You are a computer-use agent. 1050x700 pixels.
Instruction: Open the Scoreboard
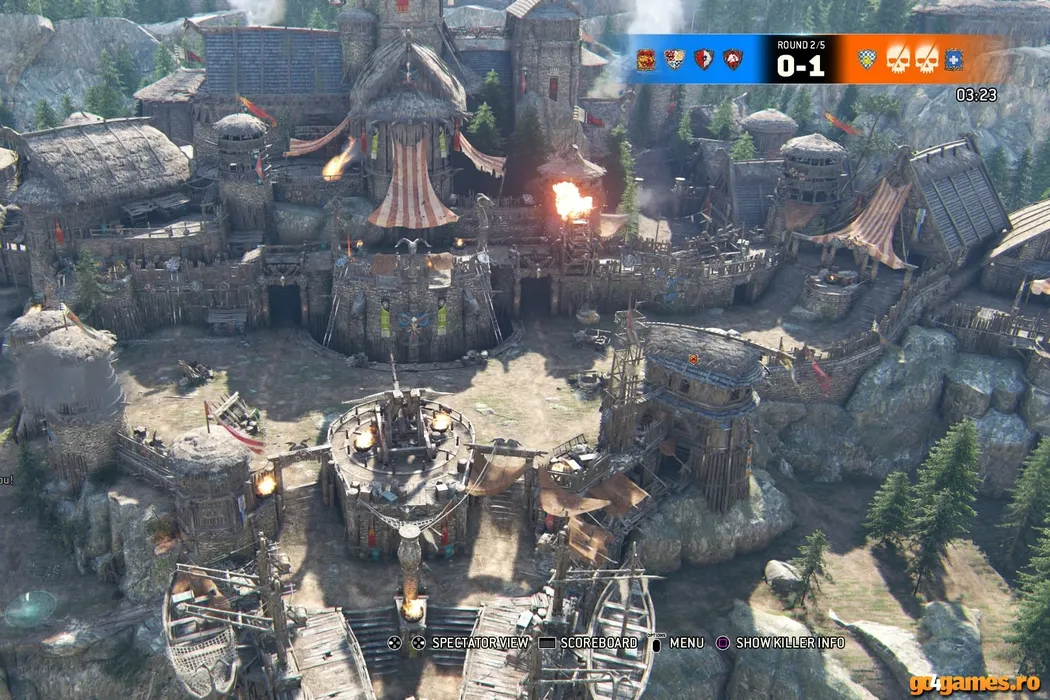588,643
